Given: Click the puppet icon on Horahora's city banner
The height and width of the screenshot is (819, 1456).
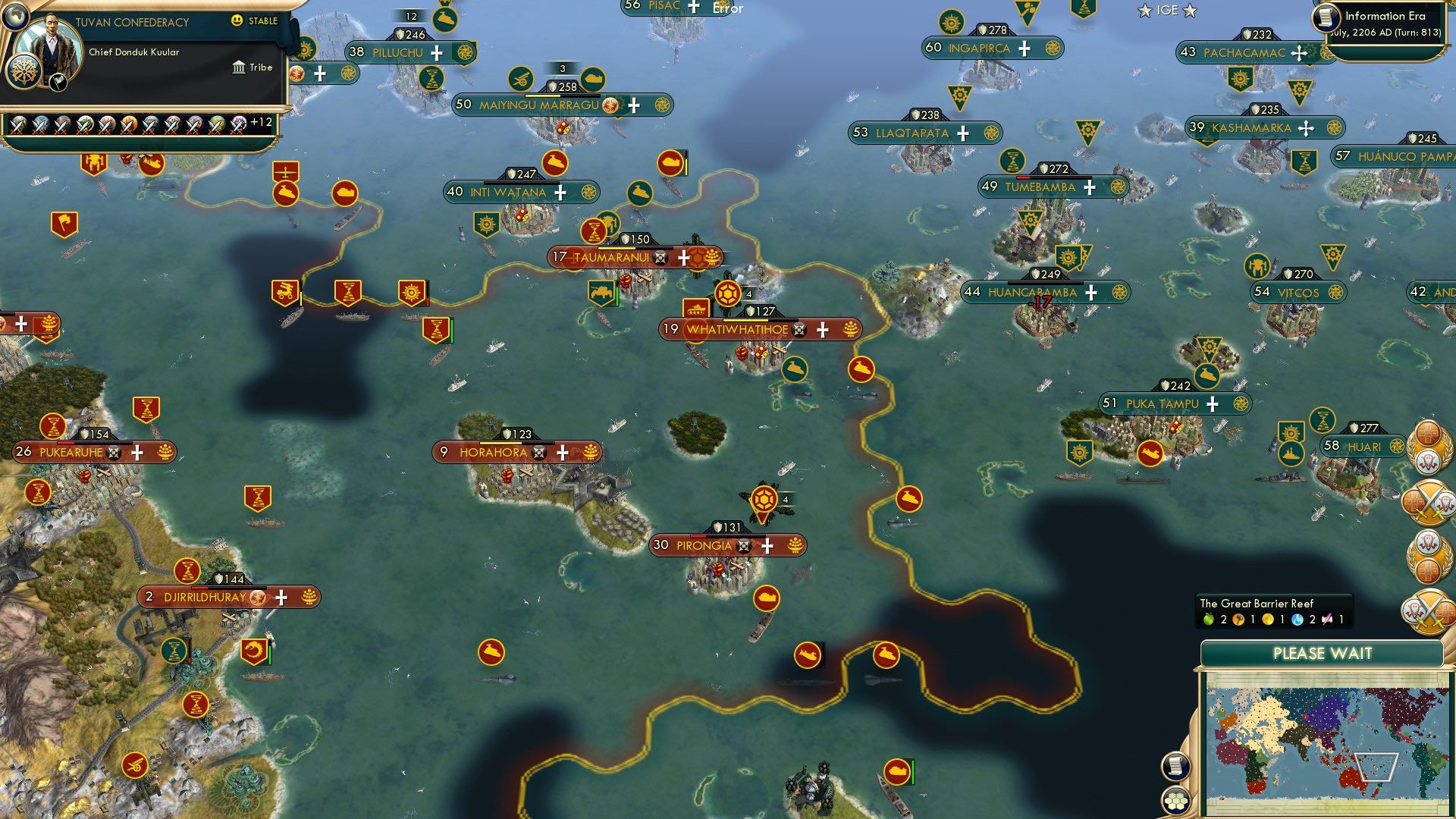Looking at the screenshot, I should (x=538, y=452).
